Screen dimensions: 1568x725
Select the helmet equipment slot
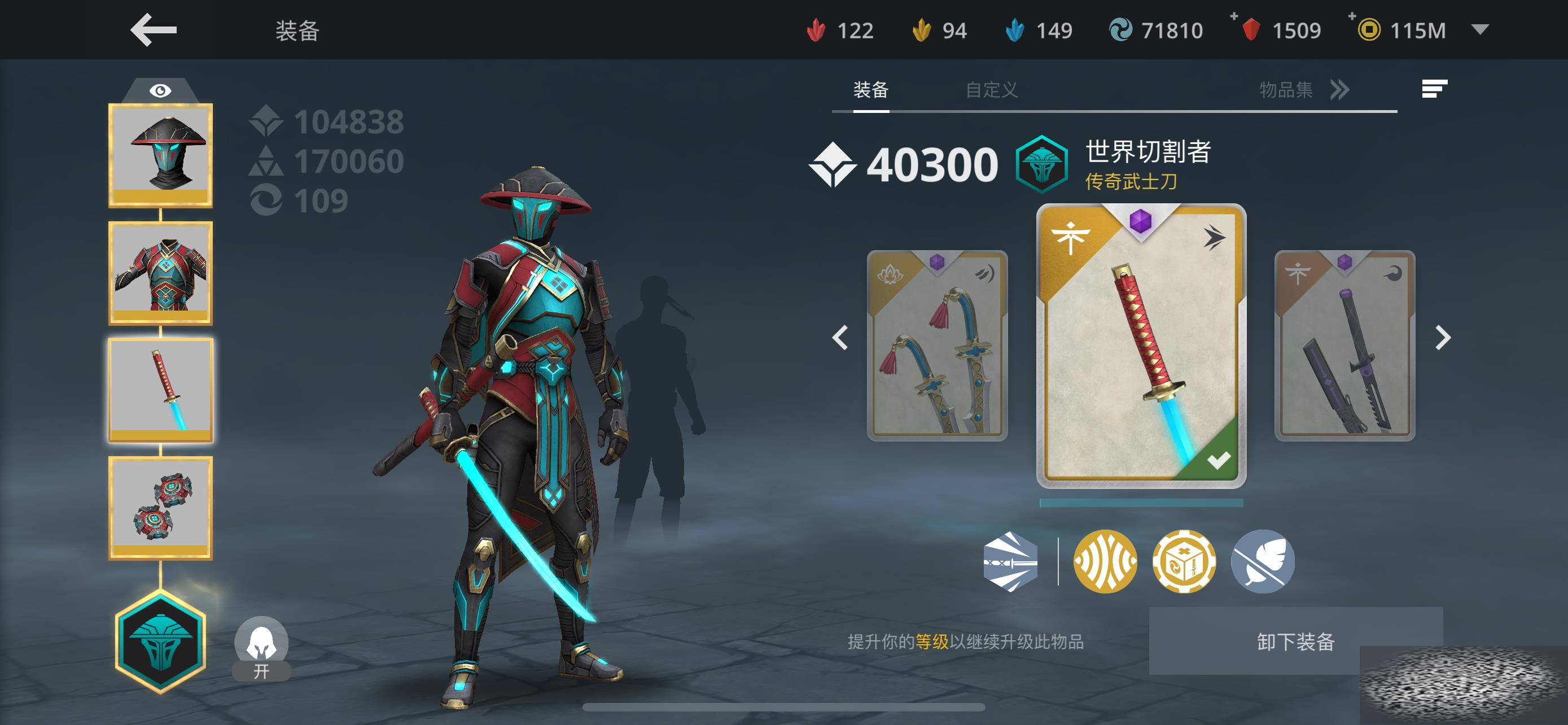tap(161, 155)
